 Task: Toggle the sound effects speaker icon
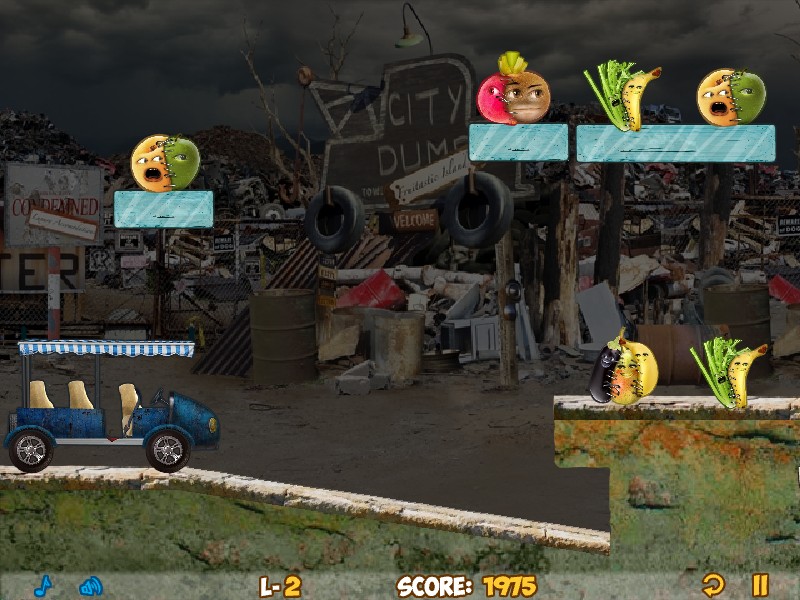click(91, 586)
